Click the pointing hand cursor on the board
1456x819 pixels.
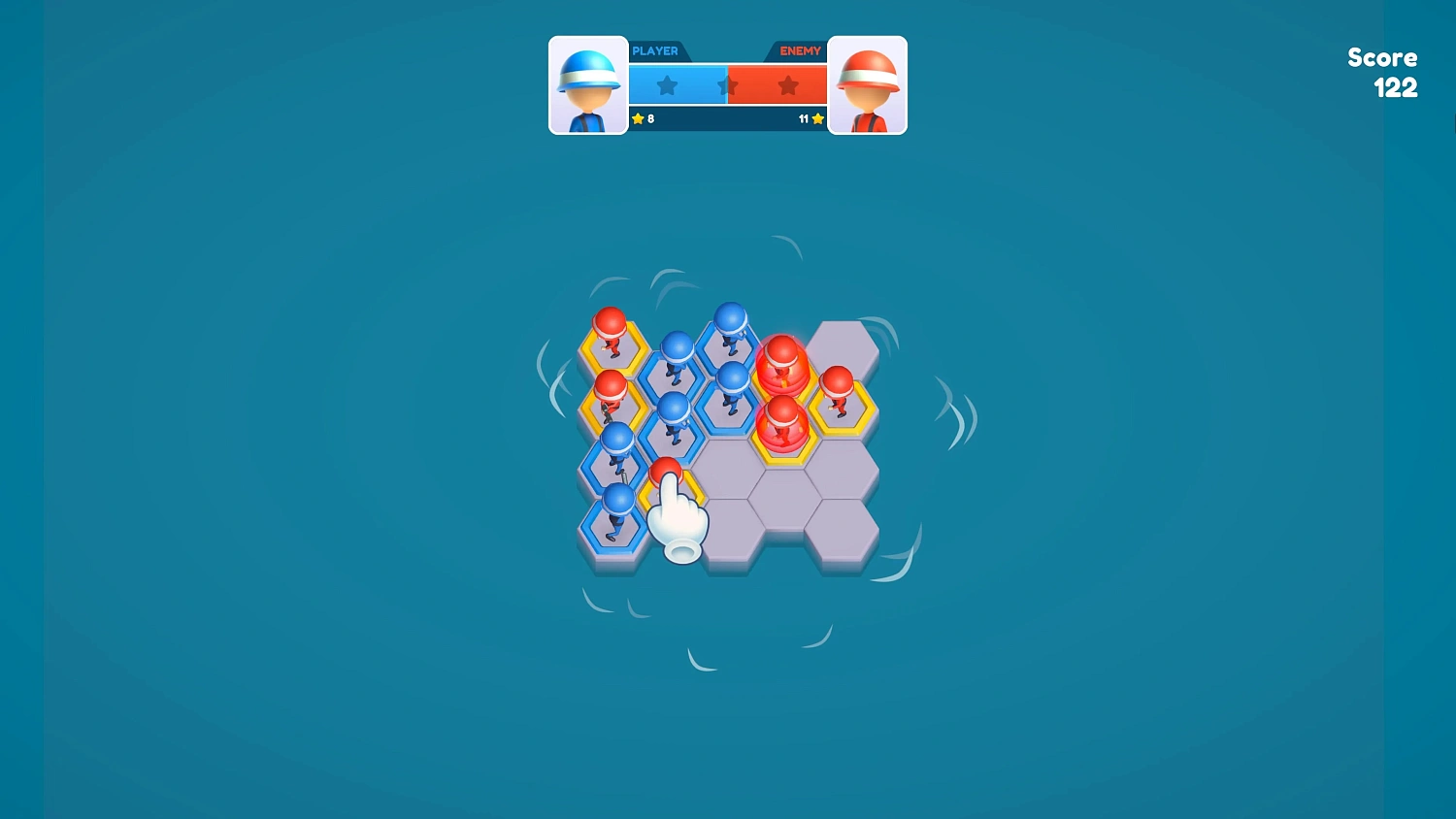click(679, 519)
